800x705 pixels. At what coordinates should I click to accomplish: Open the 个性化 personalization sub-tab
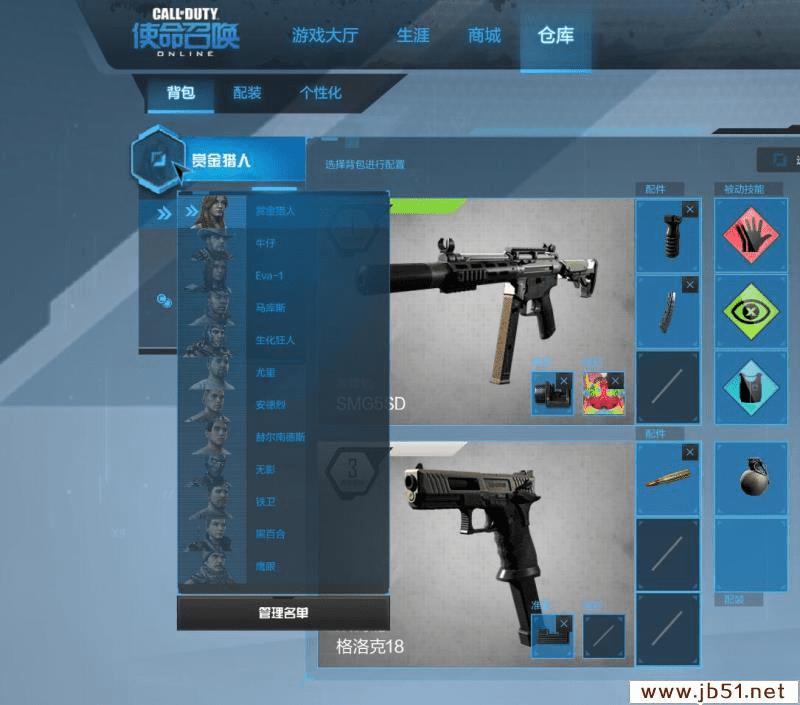coord(320,93)
